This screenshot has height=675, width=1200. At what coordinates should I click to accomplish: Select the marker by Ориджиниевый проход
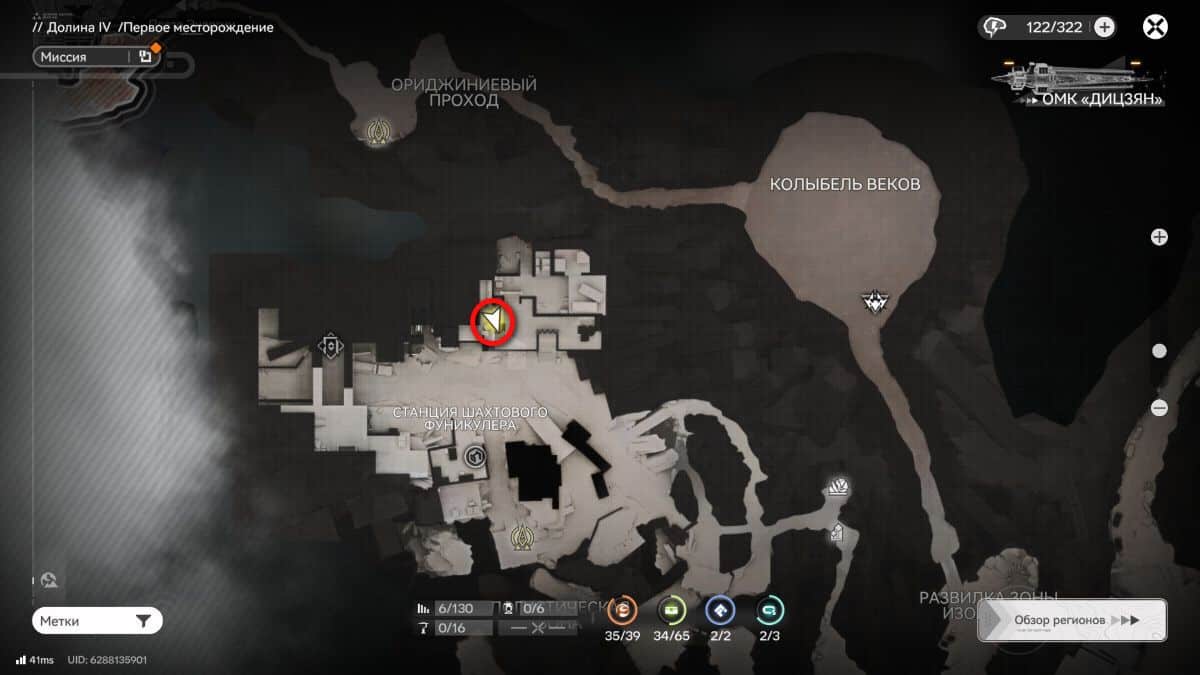(x=378, y=131)
